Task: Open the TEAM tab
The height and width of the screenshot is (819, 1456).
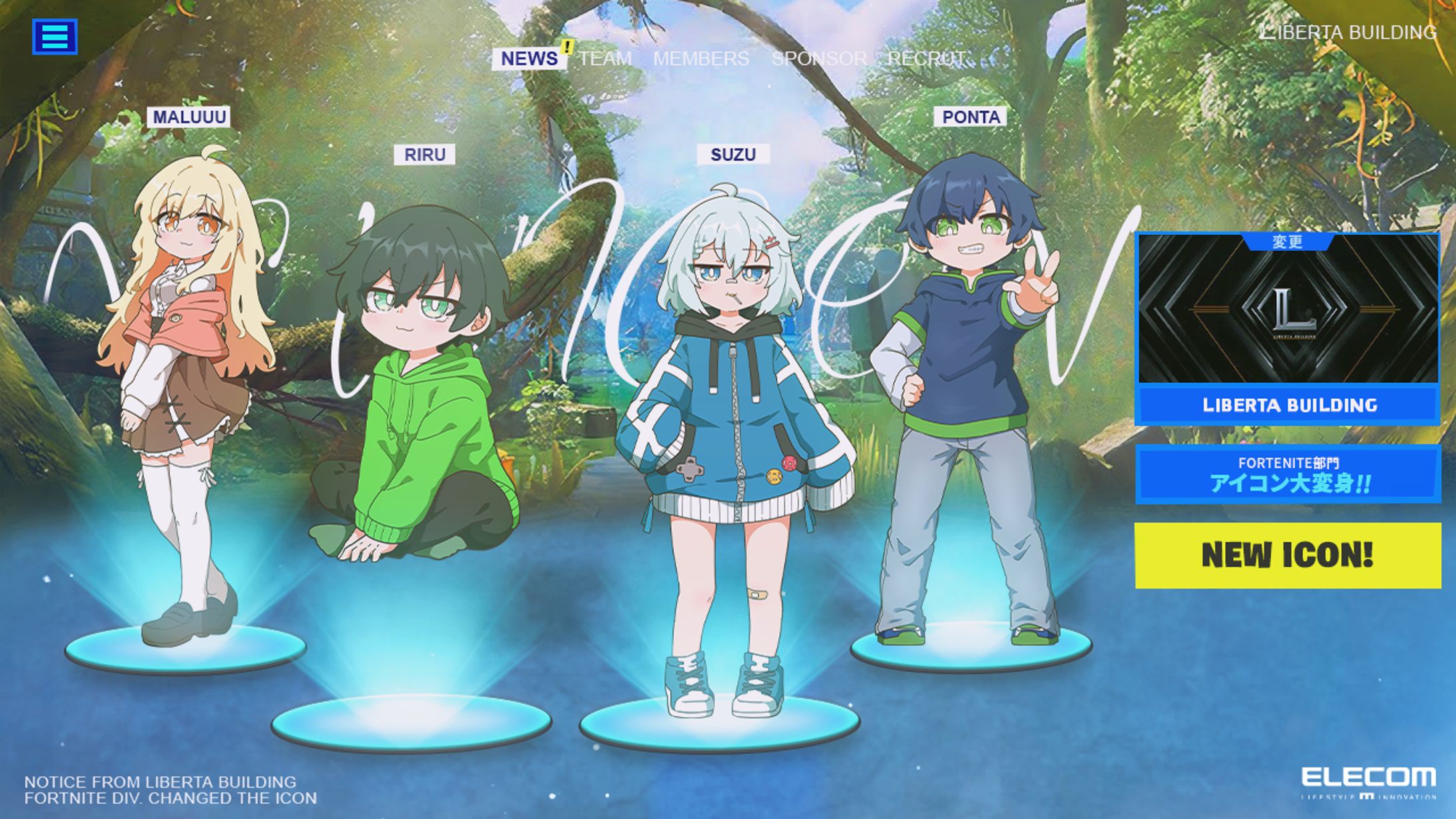Action: (x=605, y=59)
